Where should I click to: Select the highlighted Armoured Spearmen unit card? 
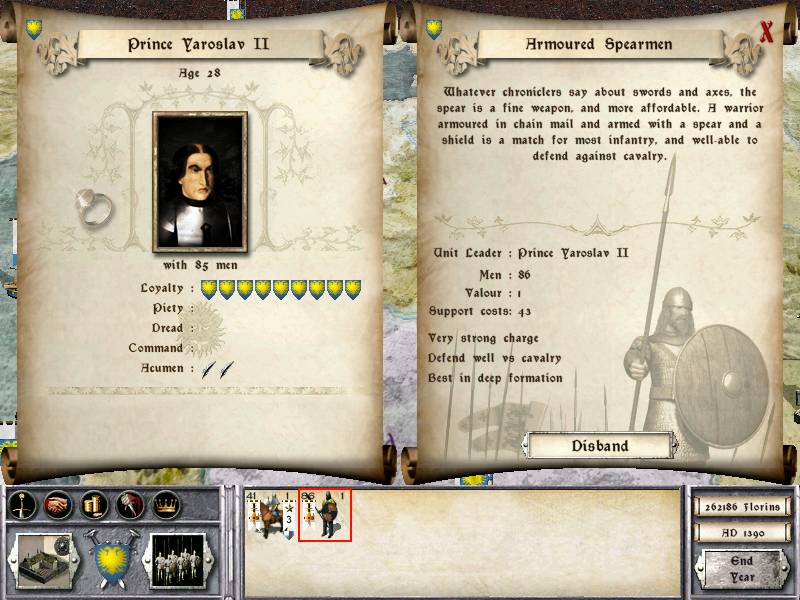tap(325, 516)
